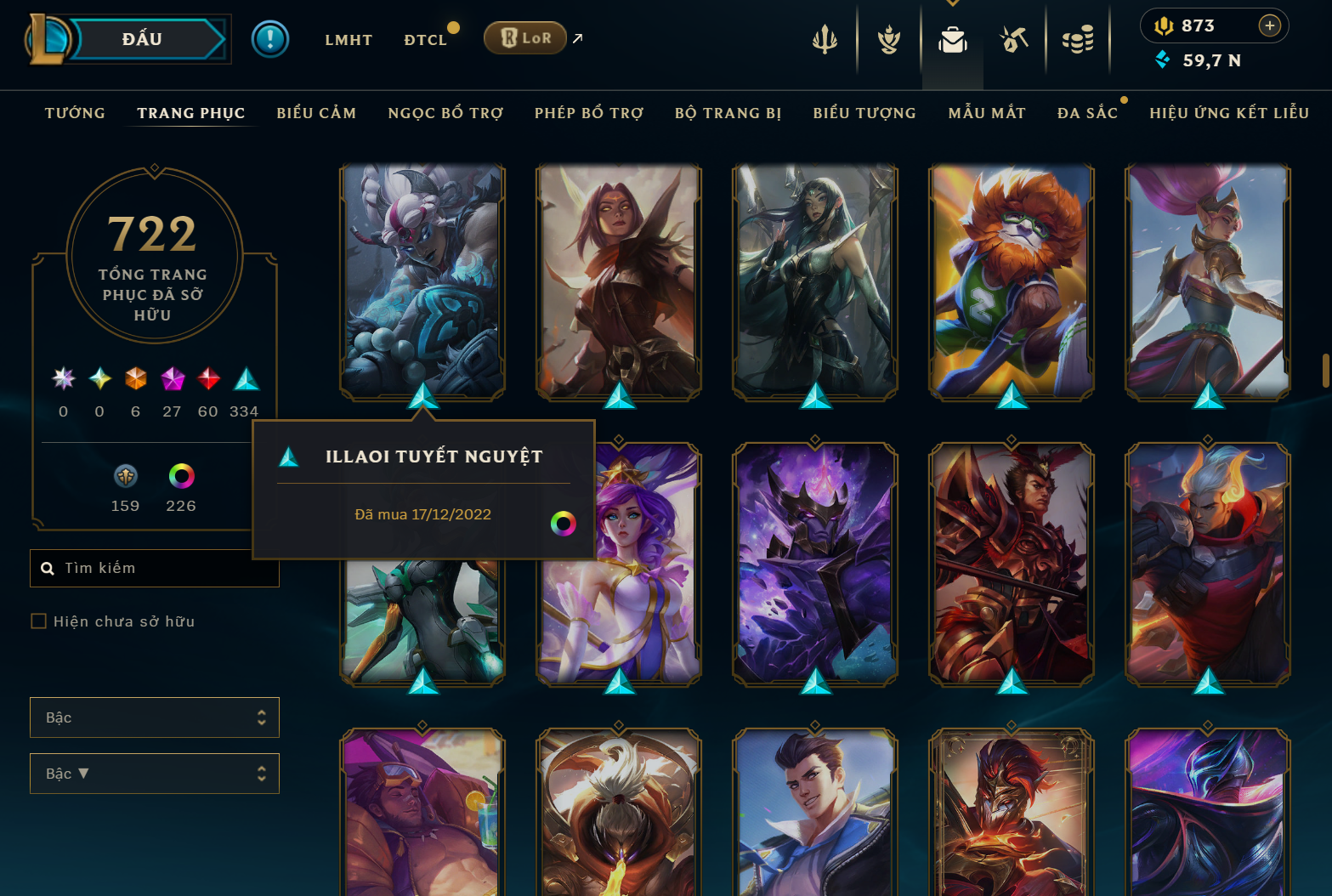
Task: Click the blue exclamation notification icon
Action: click(270, 38)
